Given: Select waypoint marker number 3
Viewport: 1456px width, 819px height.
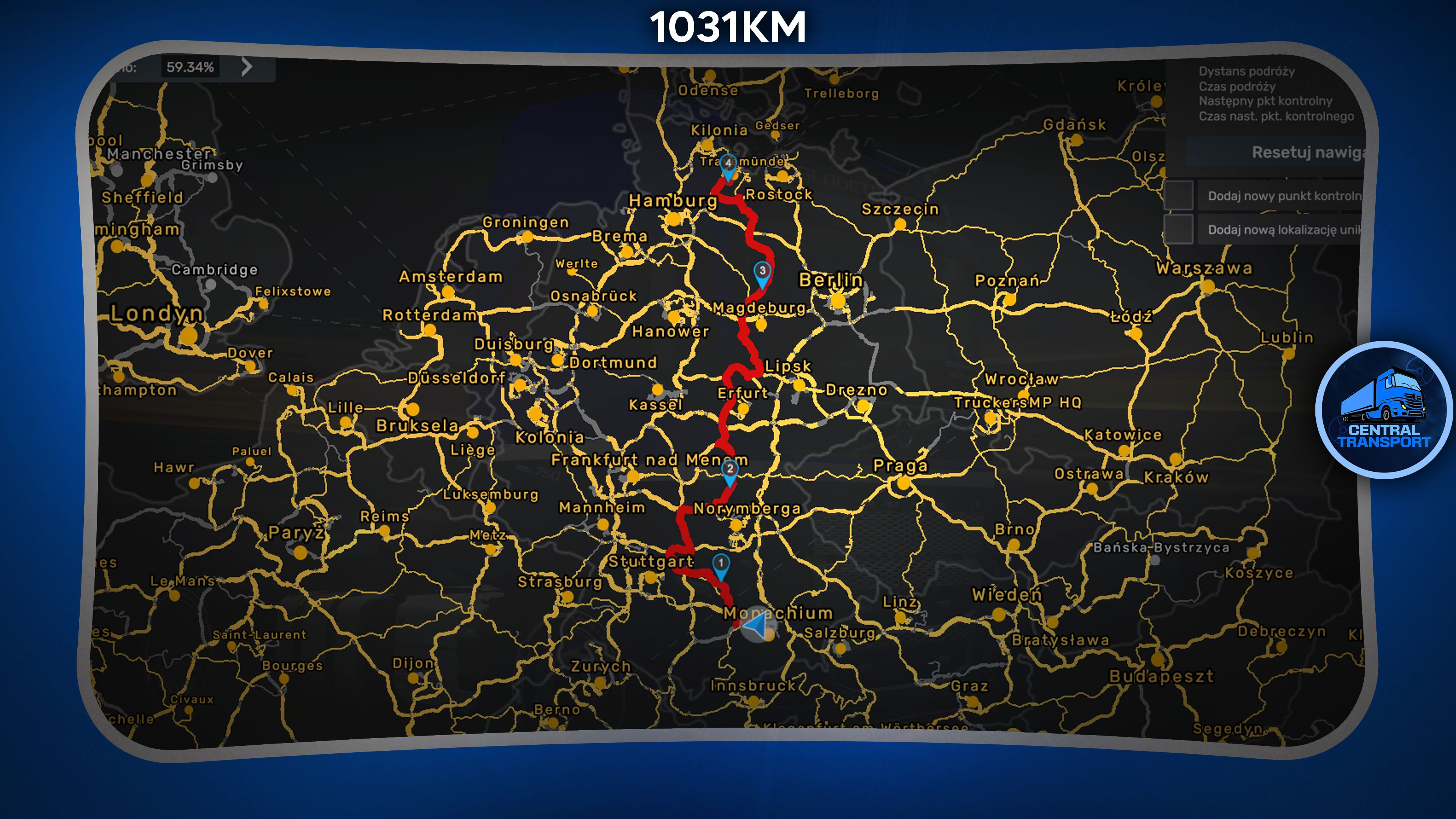Looking at the screenshot, I should point(762,272).
